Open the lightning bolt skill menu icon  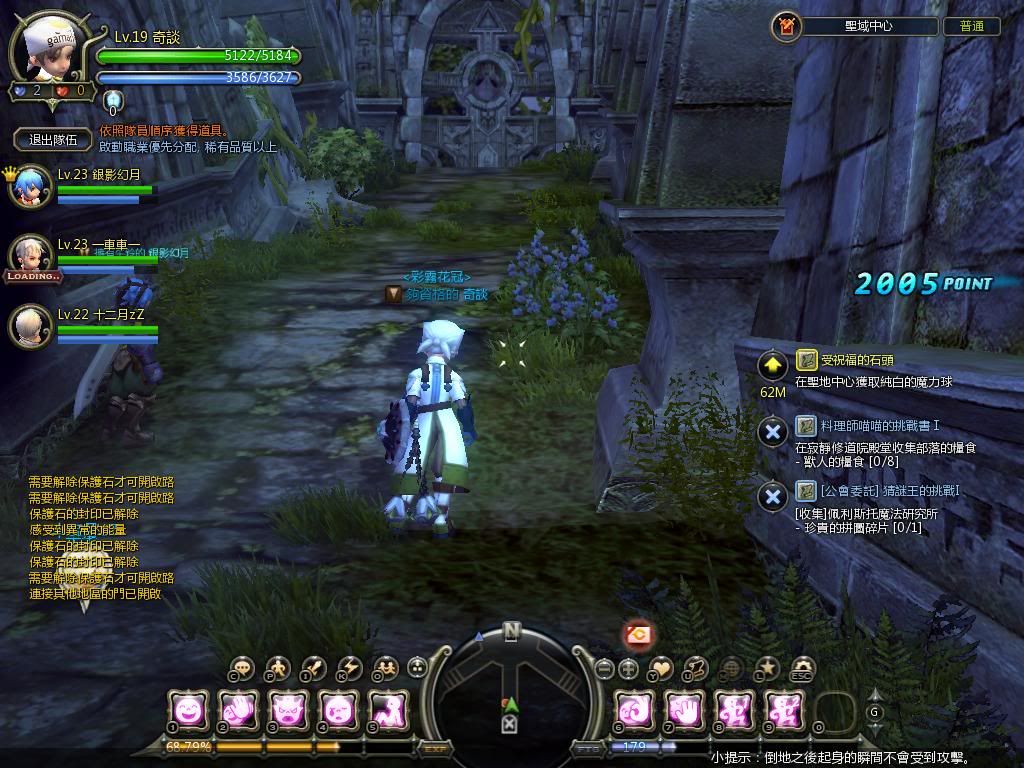350,668
